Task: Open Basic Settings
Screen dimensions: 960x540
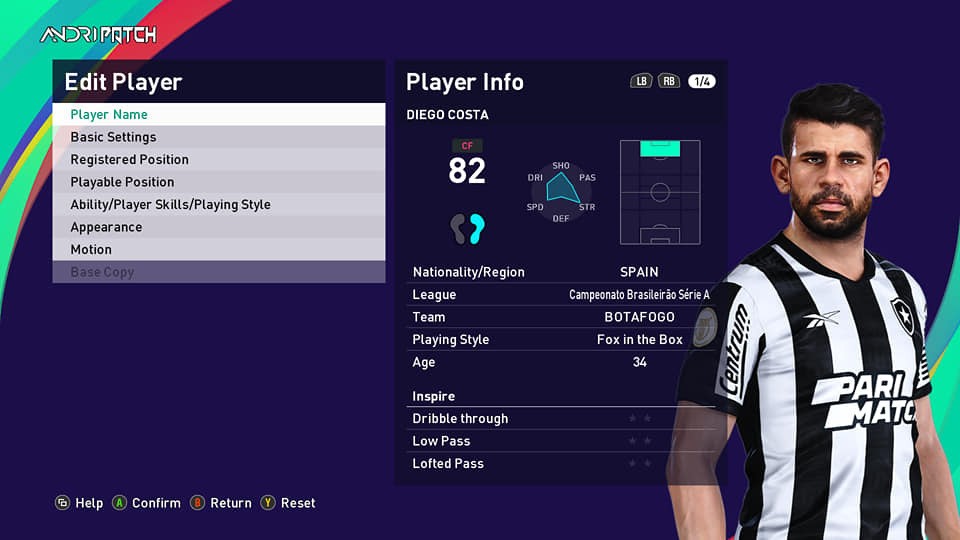Action: coord(218,137)
